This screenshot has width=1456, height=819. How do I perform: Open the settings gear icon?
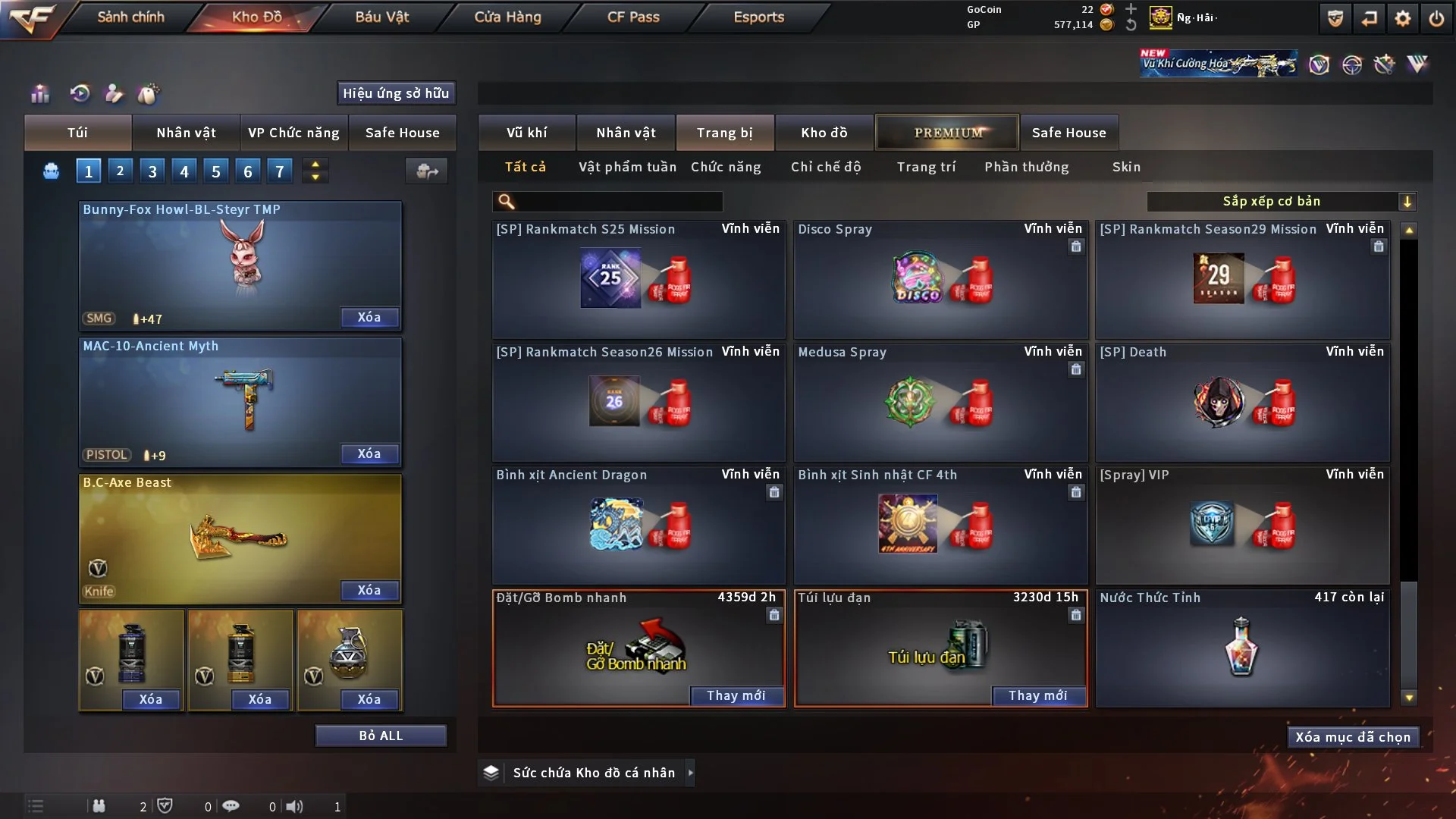click(1402, 18)
